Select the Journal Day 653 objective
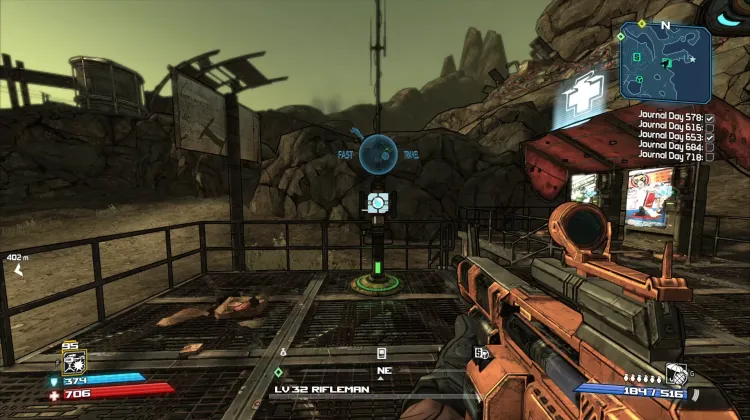 [673, 137]
